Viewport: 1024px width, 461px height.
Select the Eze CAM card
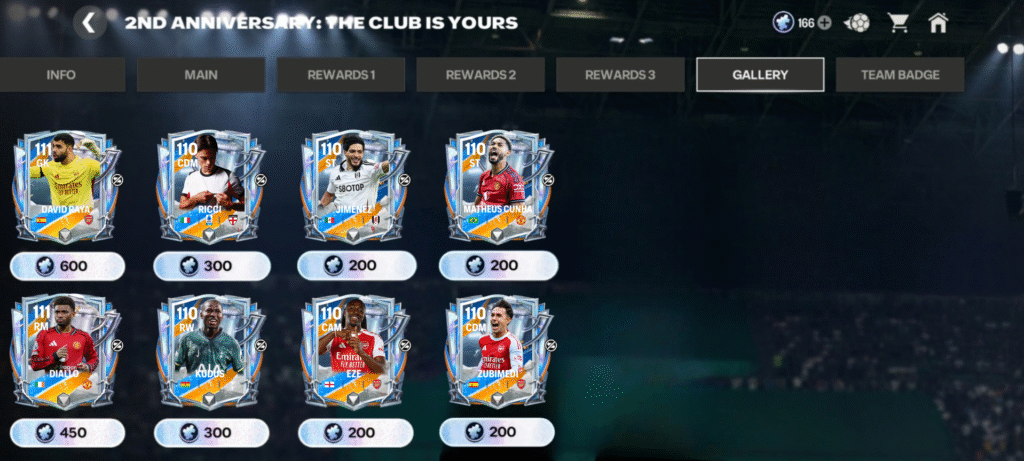(x=355, y=352)
